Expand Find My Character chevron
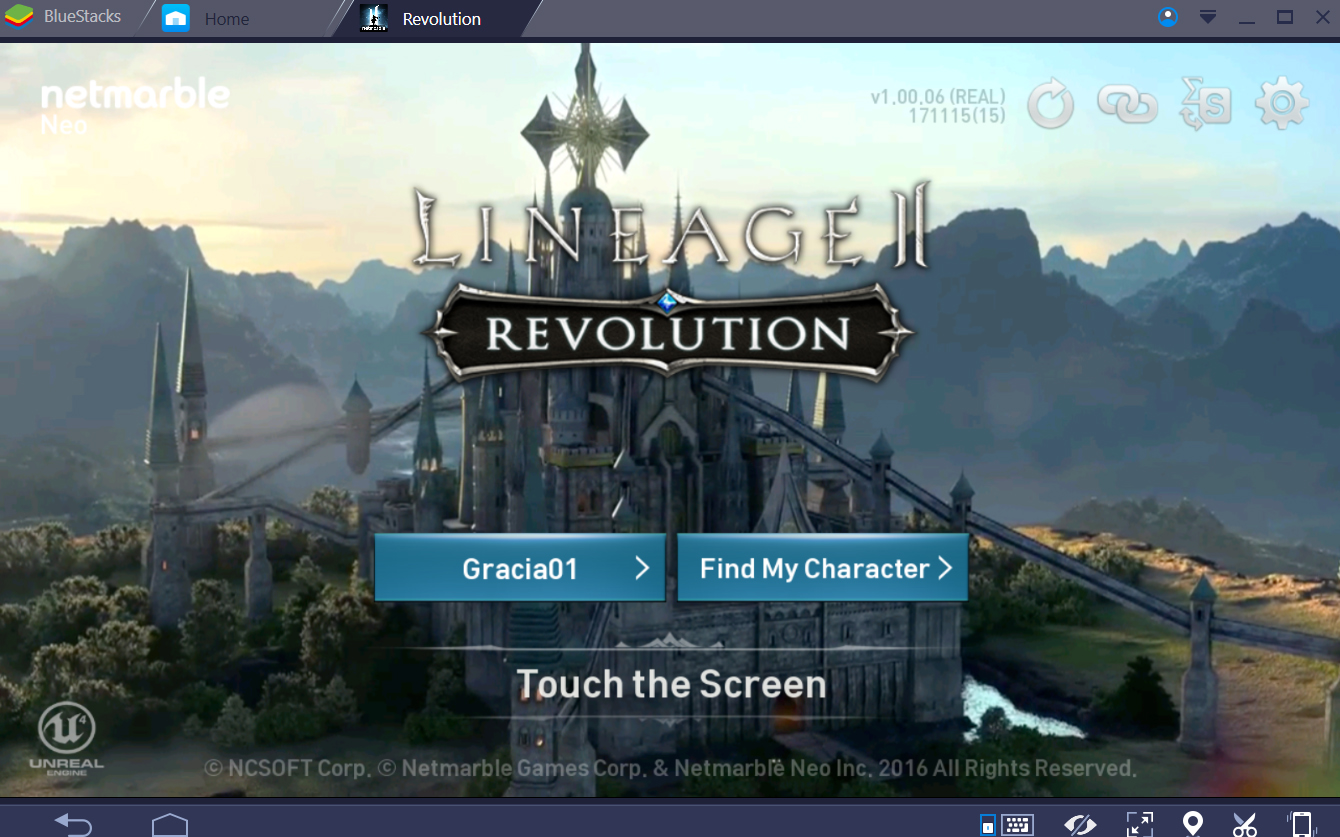The height and width of the screenshot is (837, 1340). click(x=944, y=567)
